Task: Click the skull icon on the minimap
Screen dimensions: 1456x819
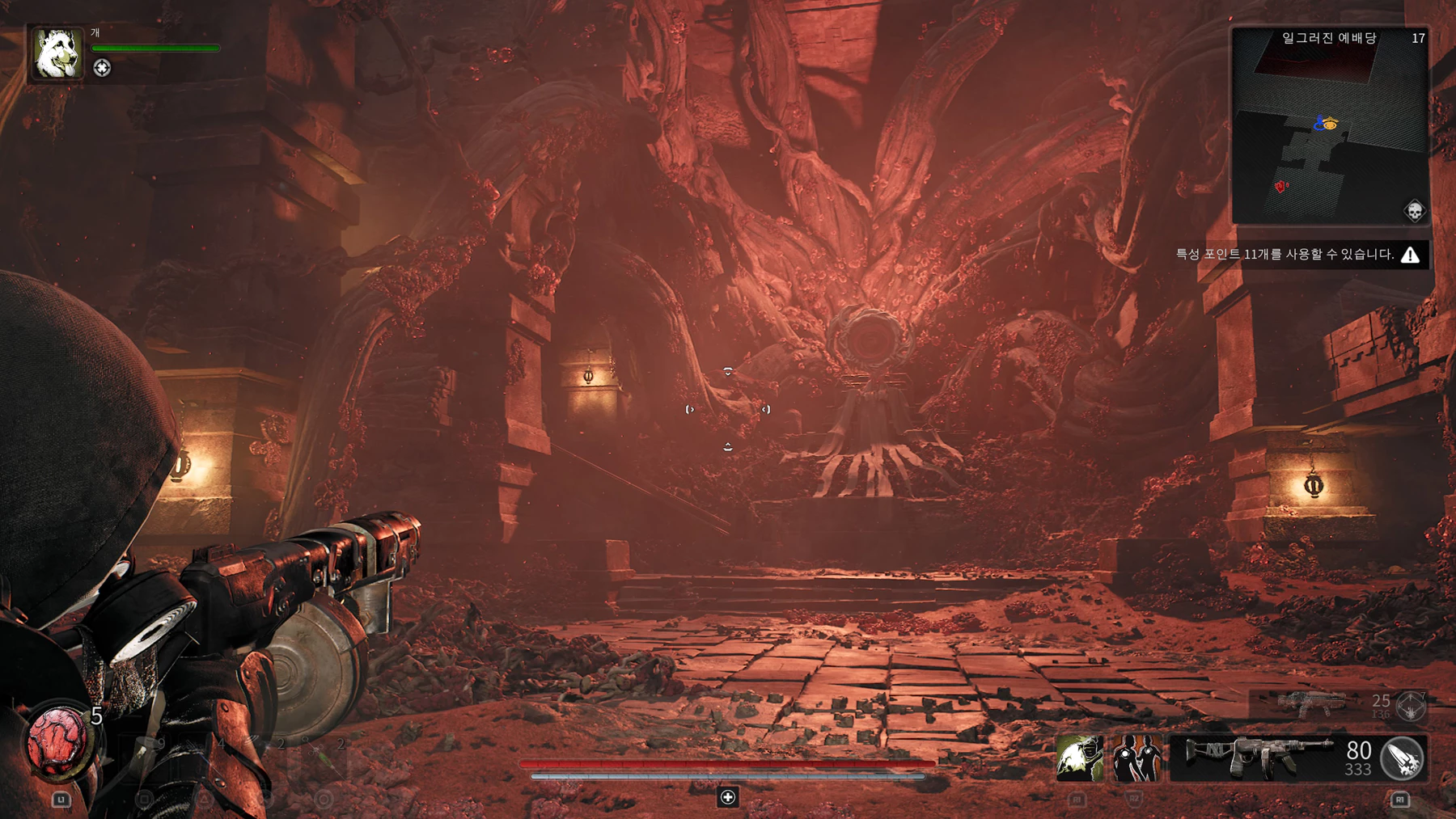Action: click(x=1414, y=211)
